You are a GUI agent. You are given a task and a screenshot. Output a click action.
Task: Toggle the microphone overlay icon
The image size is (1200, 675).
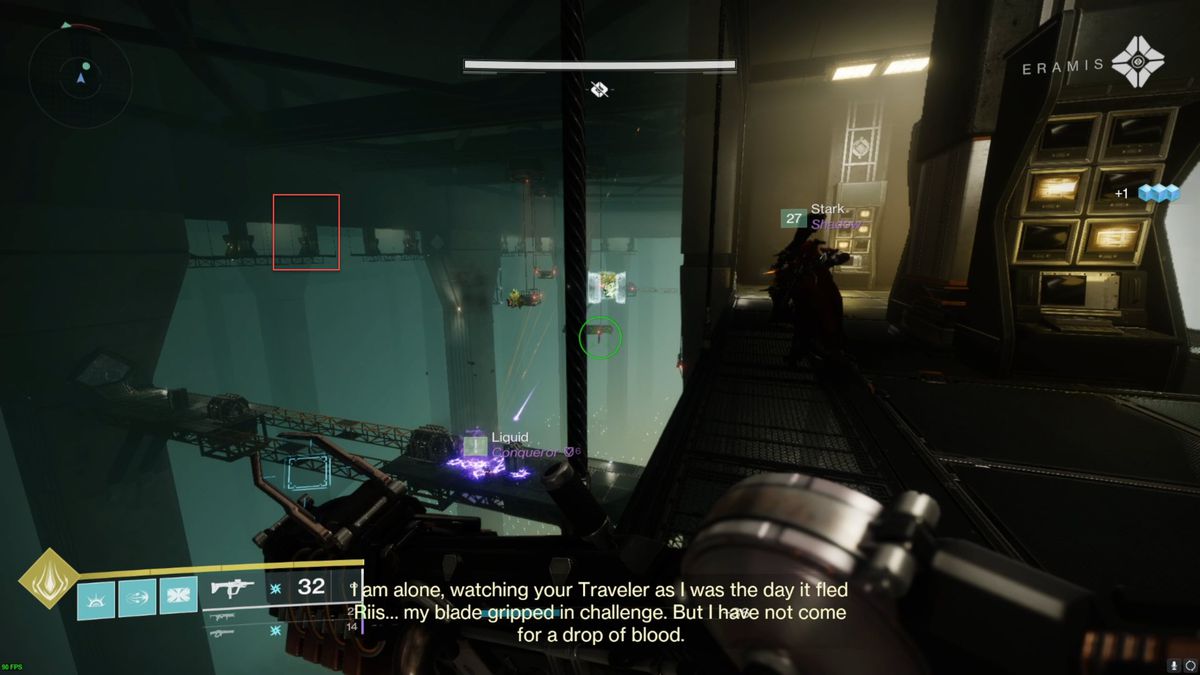(x=1173, y=665)
